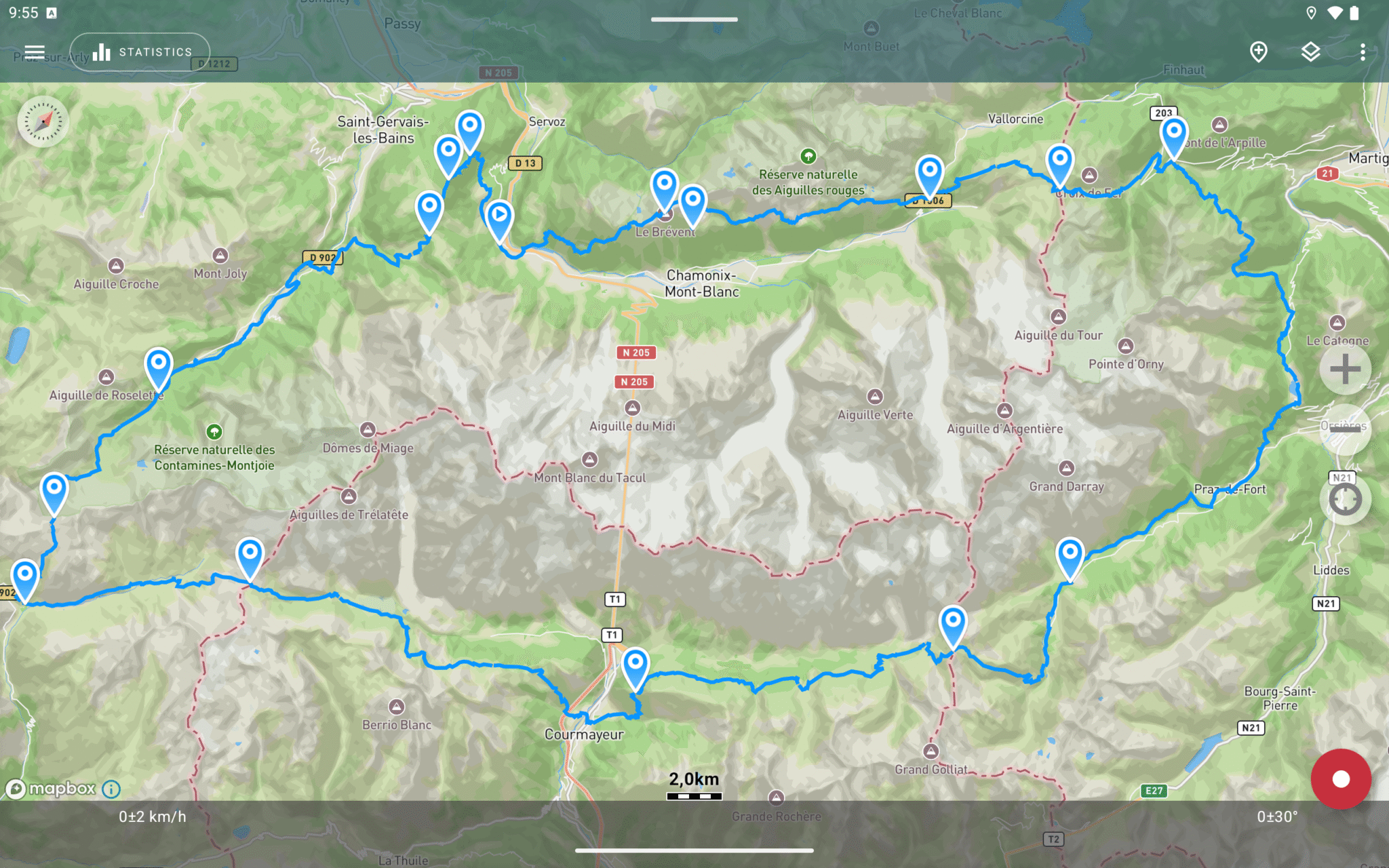Center map on current GPS location
Image resolution: width=1389 pixels, height=868 pixels.
[1345, 500]
